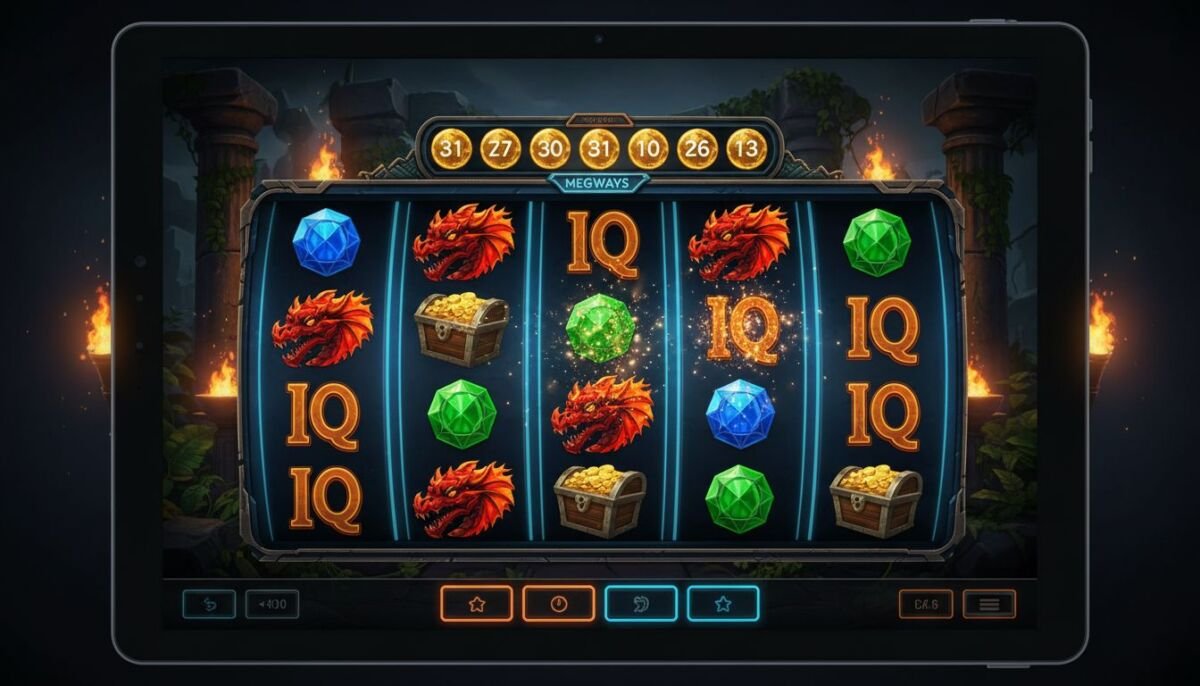1200x686 pixels.
Task: Click the orange round dial button
Action: [558, 604]
